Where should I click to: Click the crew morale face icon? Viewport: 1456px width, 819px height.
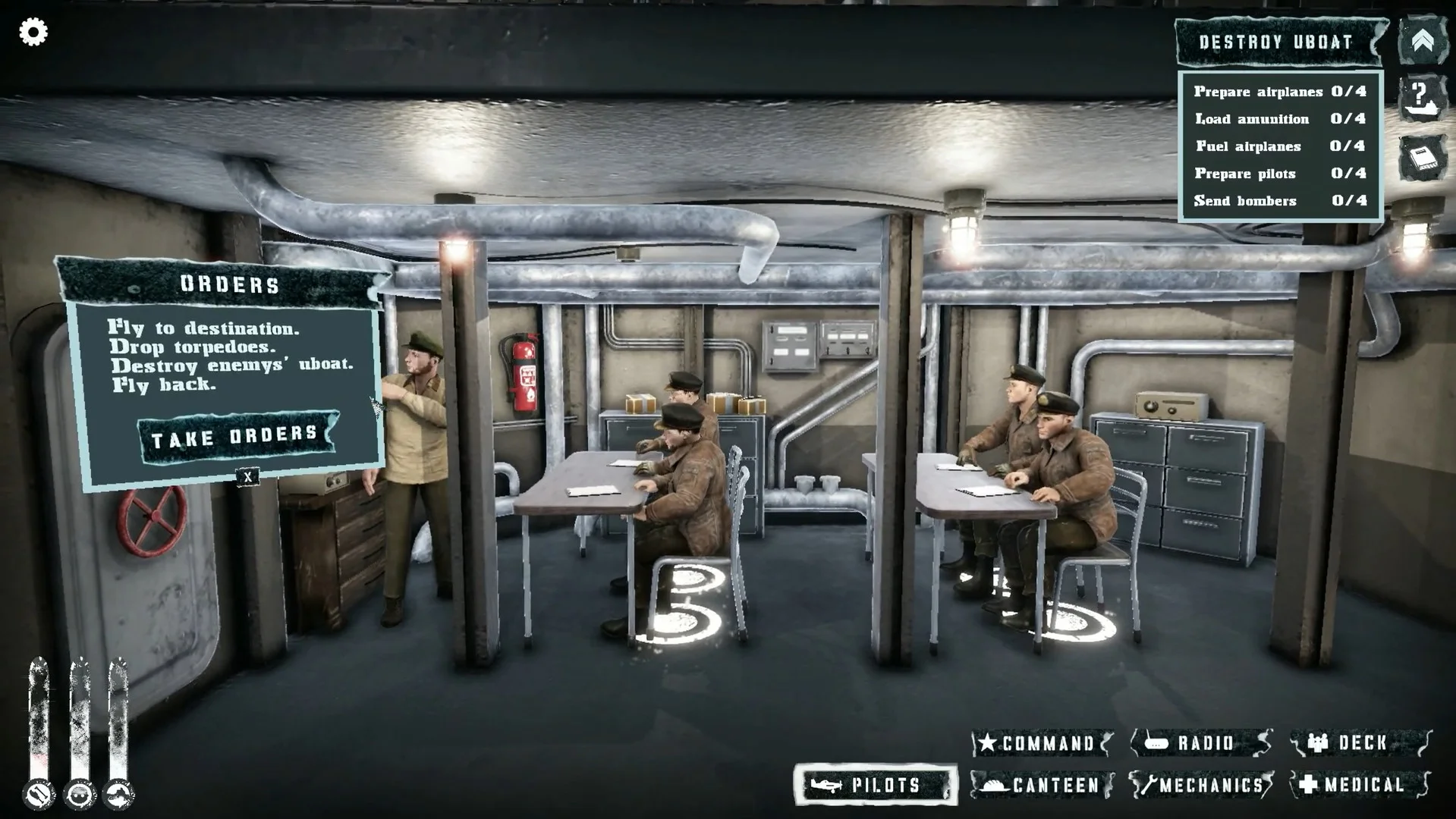pyautogui.click(x=80, y=795)
